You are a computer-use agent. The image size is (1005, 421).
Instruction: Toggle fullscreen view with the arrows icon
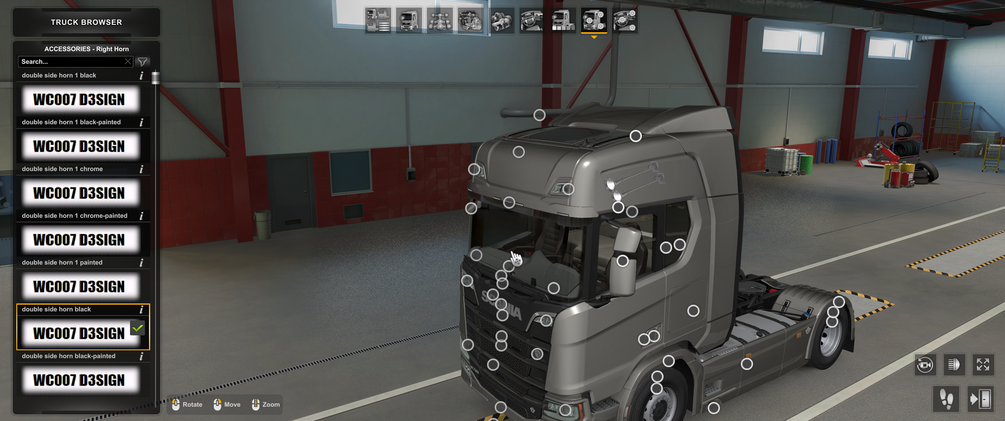point(982,365)
